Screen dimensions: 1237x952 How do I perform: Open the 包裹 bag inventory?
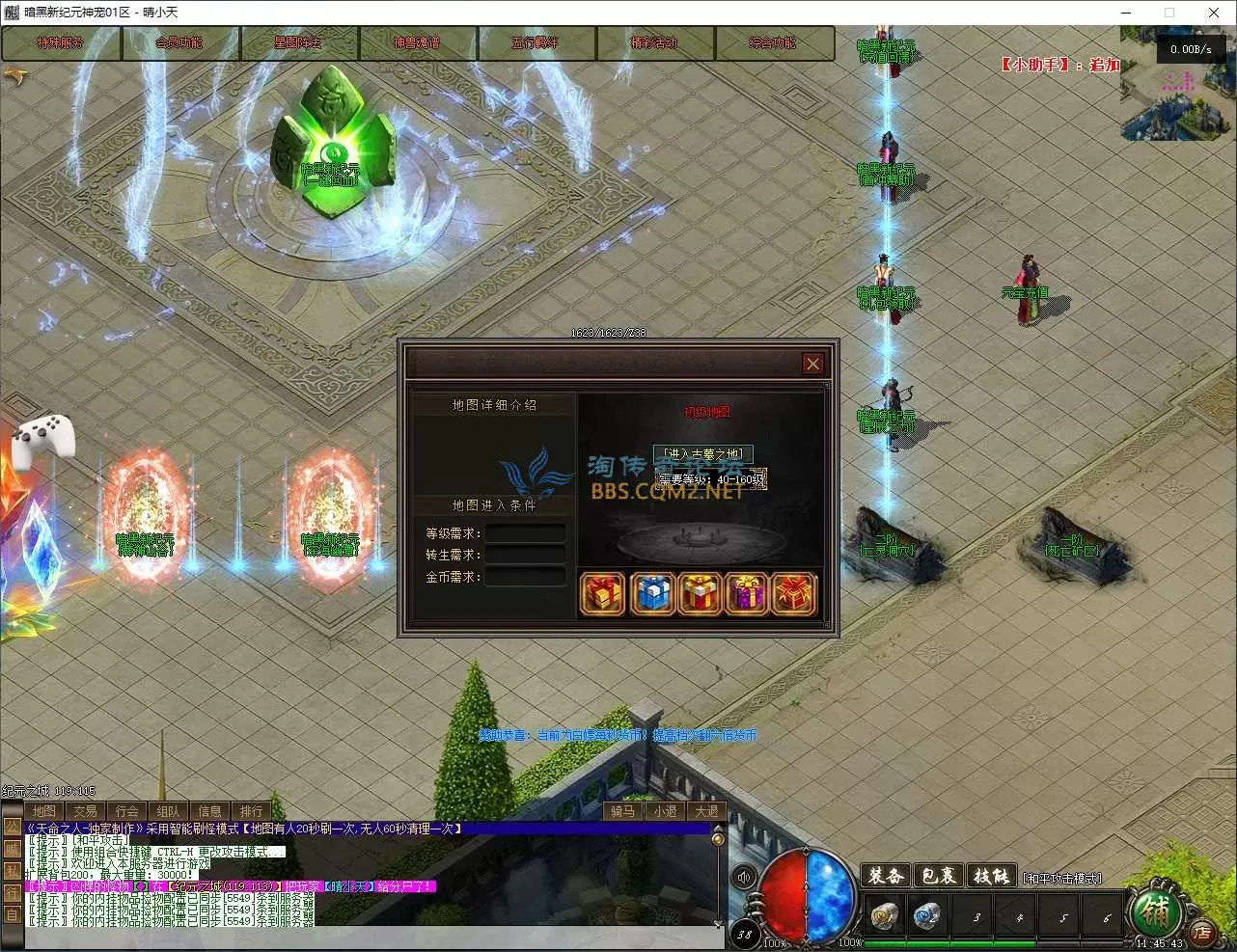click(939, 876)
